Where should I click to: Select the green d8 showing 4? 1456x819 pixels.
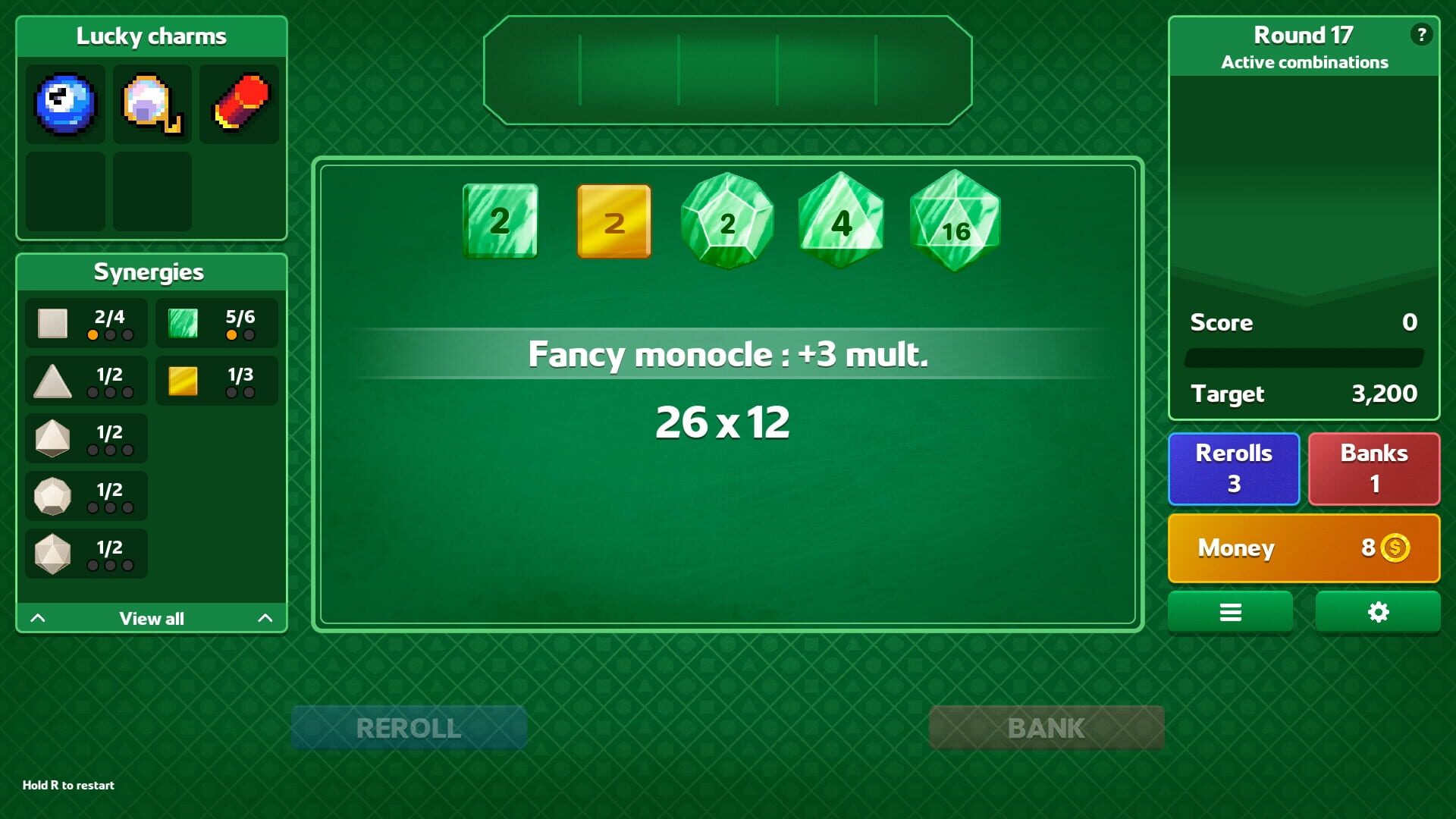coord(840,222)
